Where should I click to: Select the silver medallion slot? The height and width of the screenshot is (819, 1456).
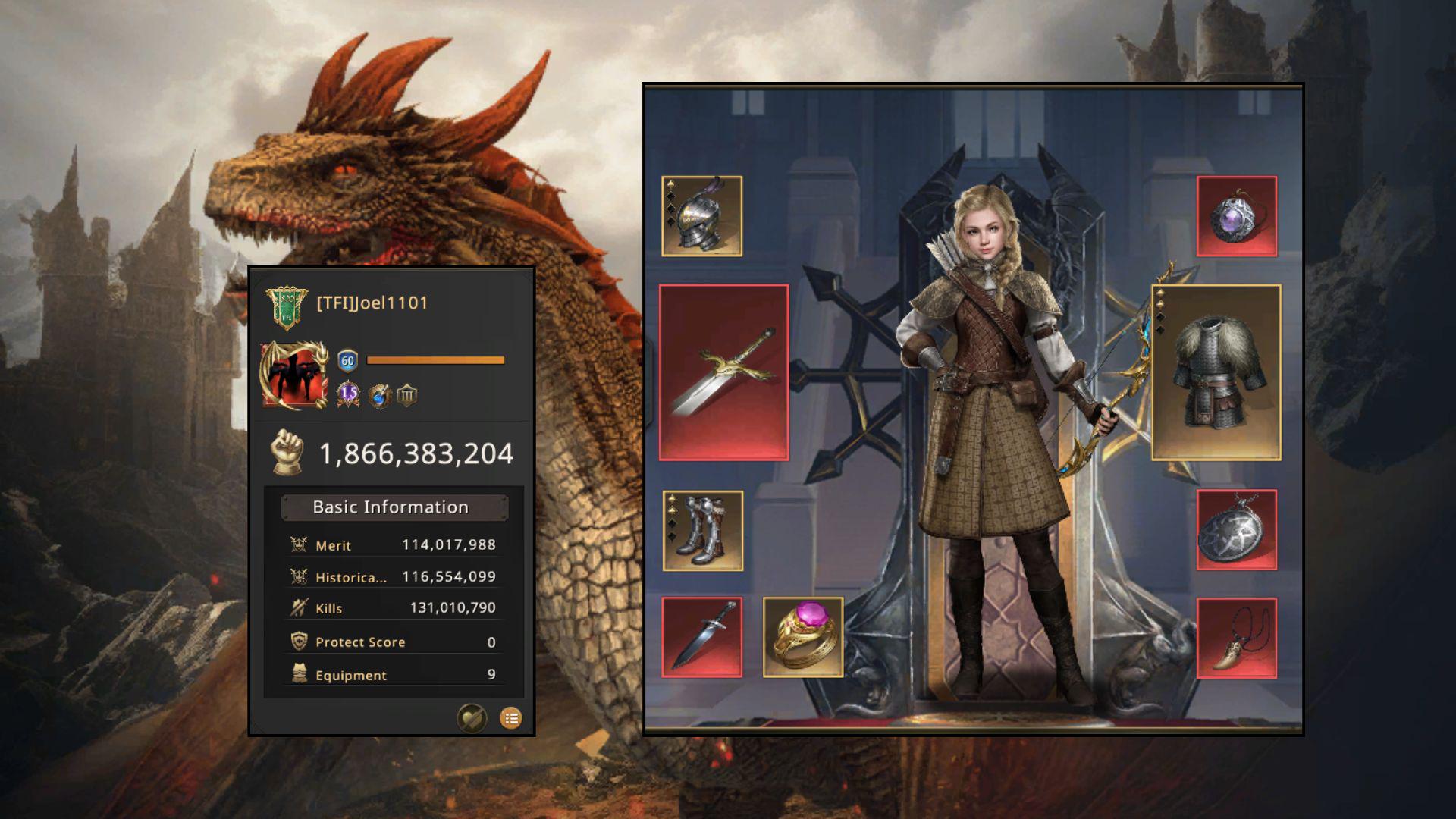pos(1236,530)
